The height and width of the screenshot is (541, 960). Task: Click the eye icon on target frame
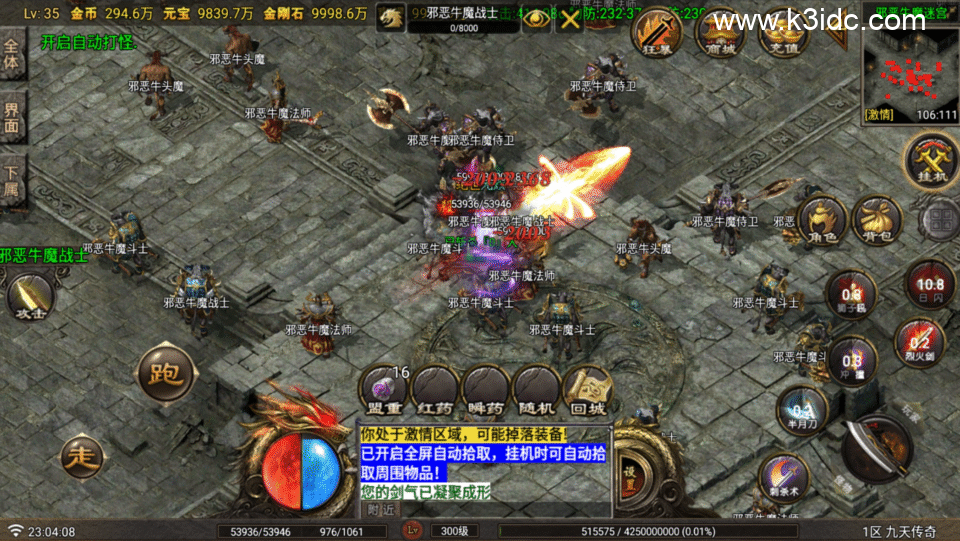tap(537, 19)
